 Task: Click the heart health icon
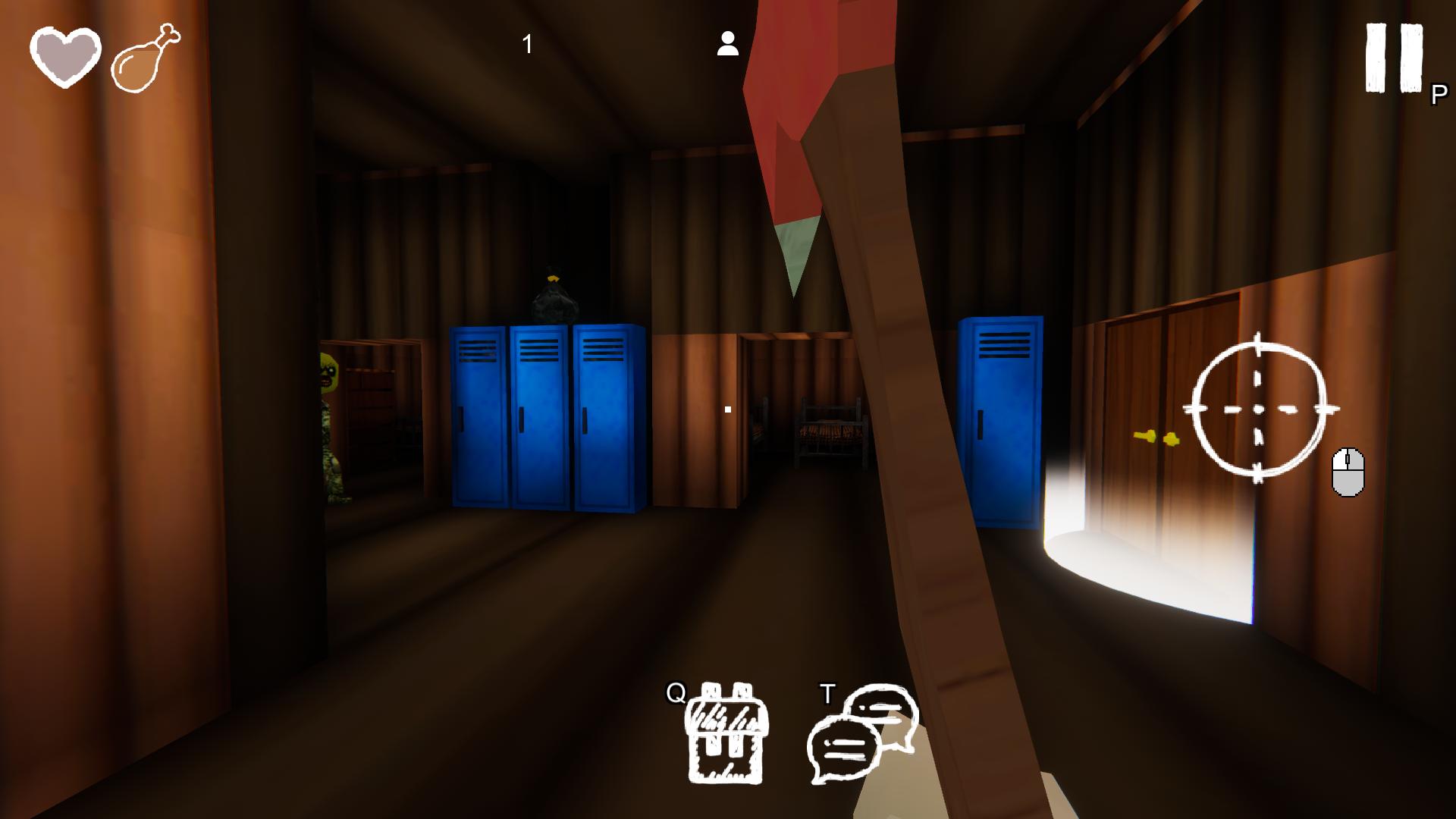click(x=65, y=55)
